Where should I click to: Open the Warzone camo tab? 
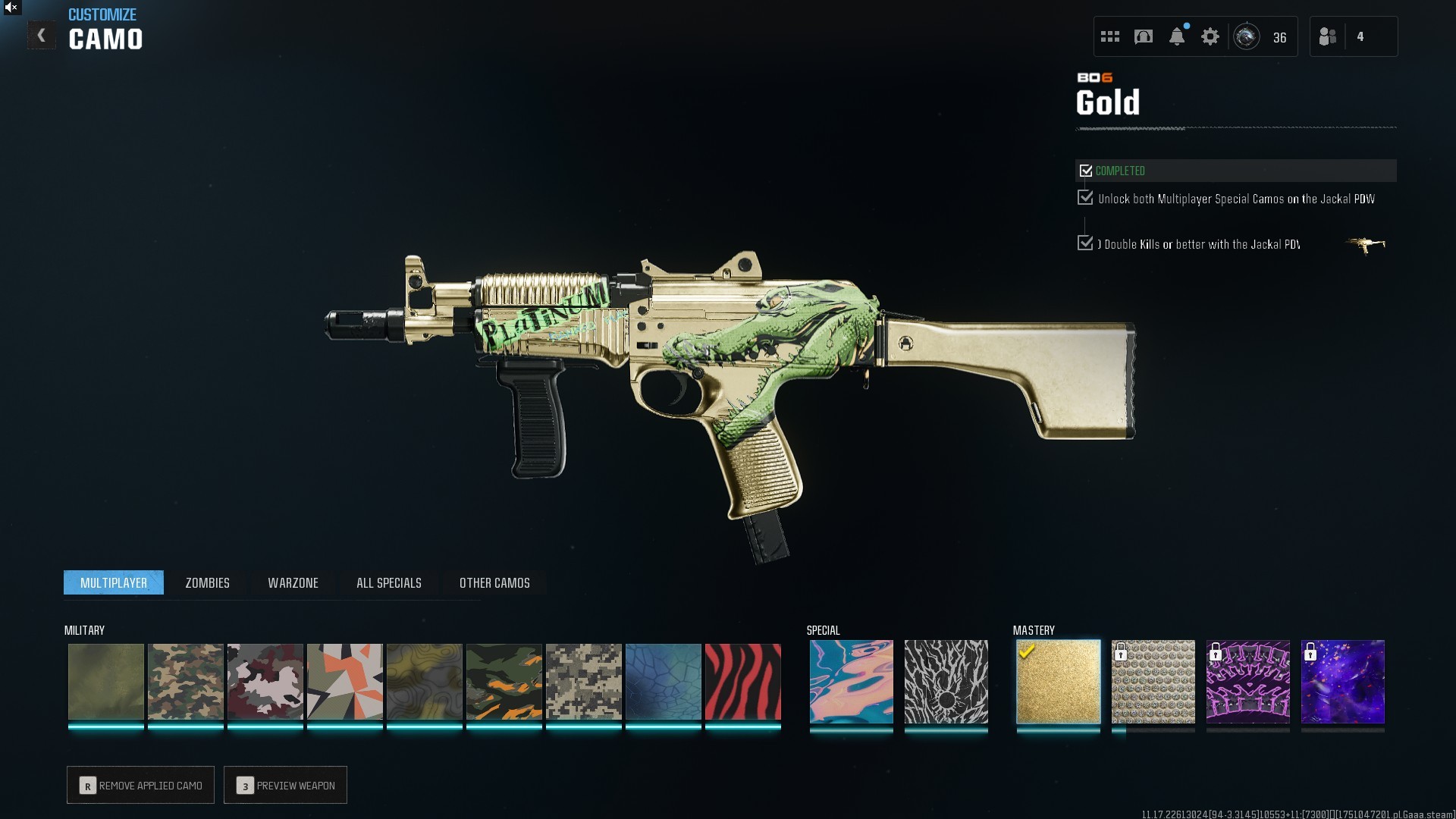293,582
